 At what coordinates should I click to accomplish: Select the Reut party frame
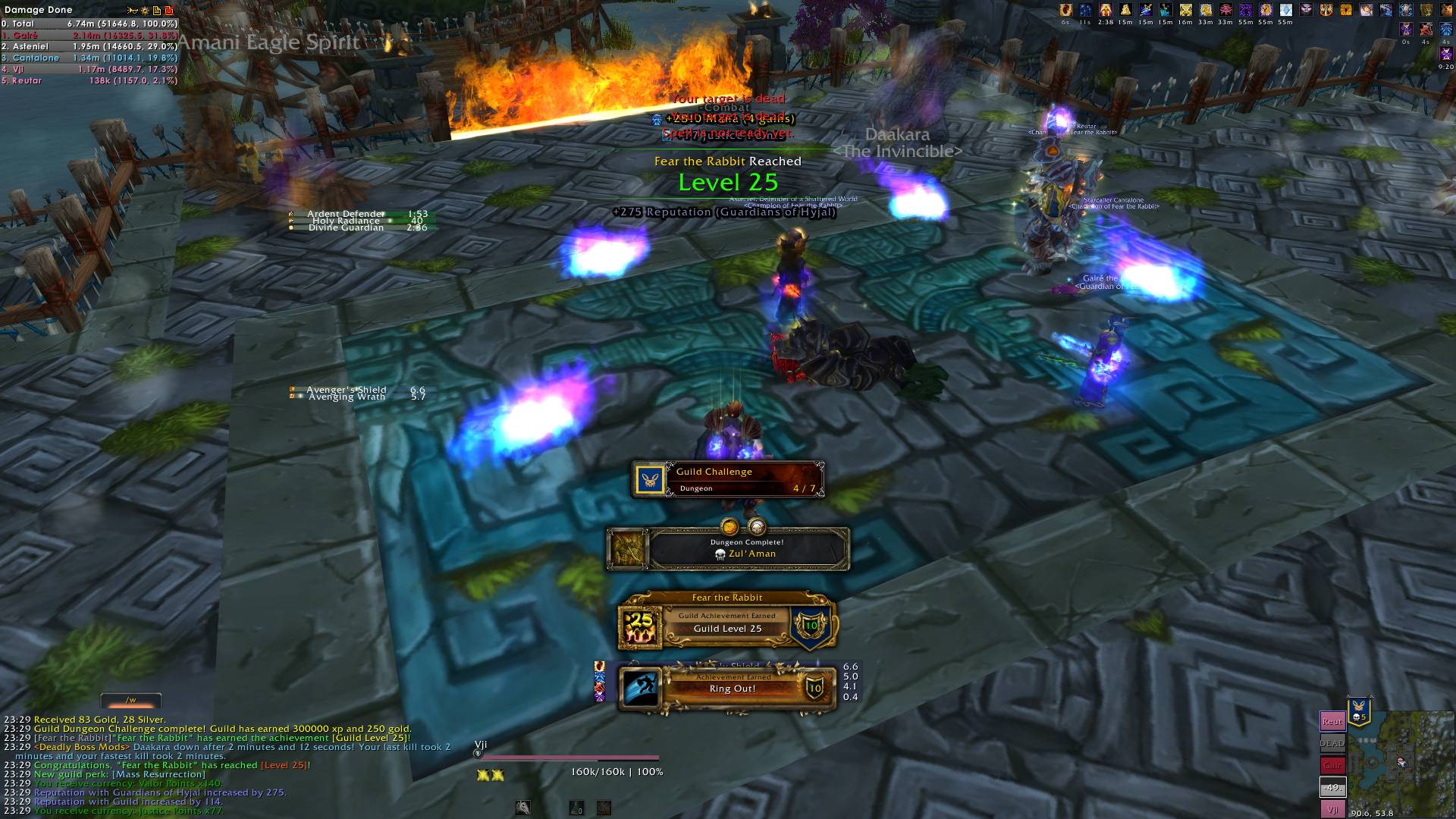pos(1332,721)
